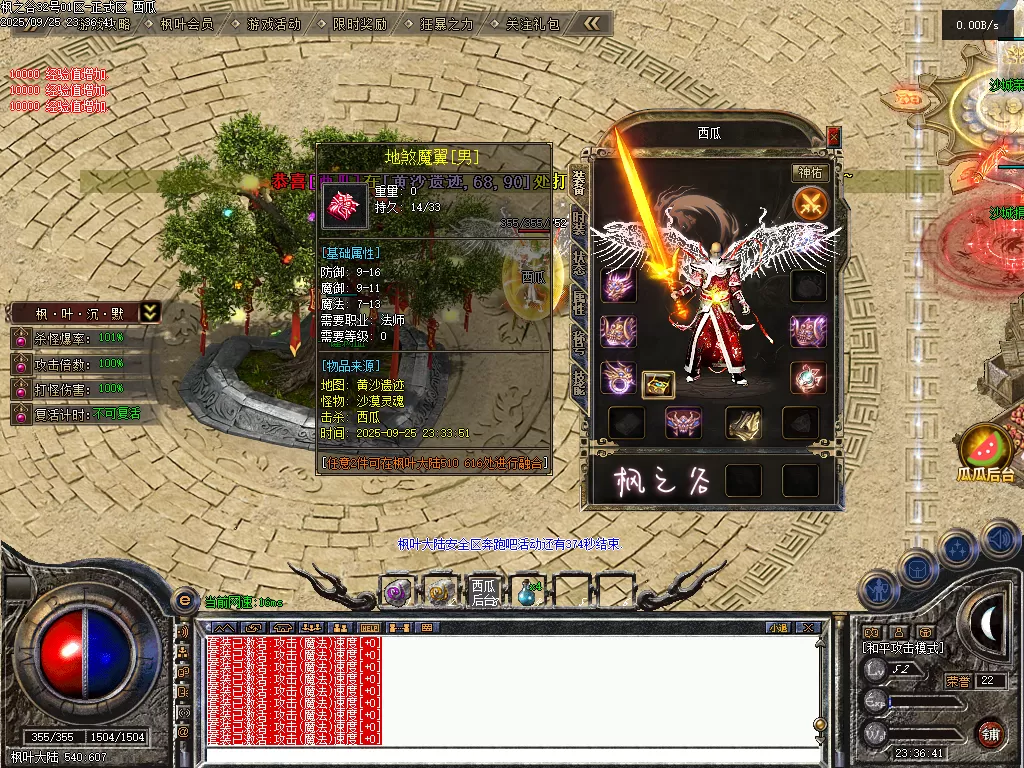Open the 关注礼包 menu
Image resolution: width=1024 pixels, height=768 pixels.
[533, 23]
